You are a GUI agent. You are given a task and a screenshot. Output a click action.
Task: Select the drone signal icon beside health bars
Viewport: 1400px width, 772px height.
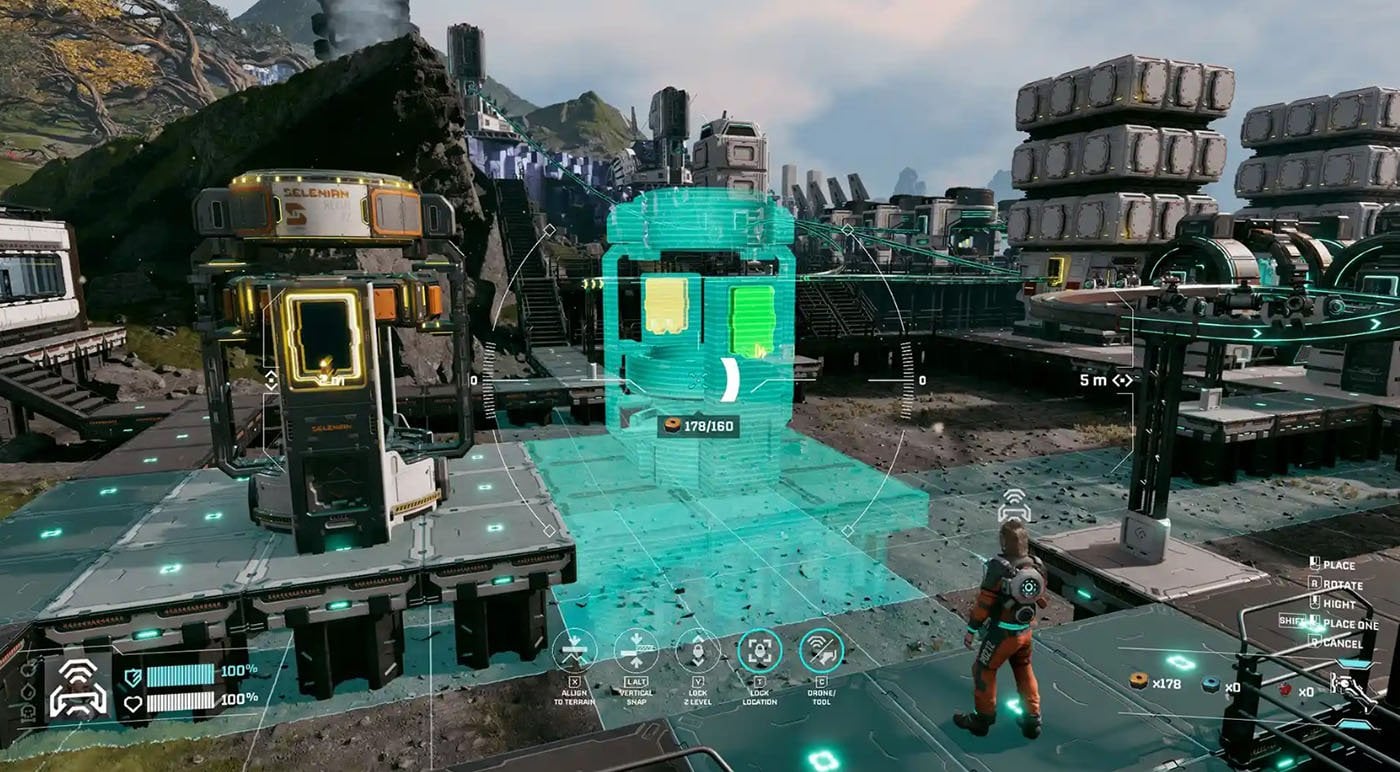coord(78,688)
